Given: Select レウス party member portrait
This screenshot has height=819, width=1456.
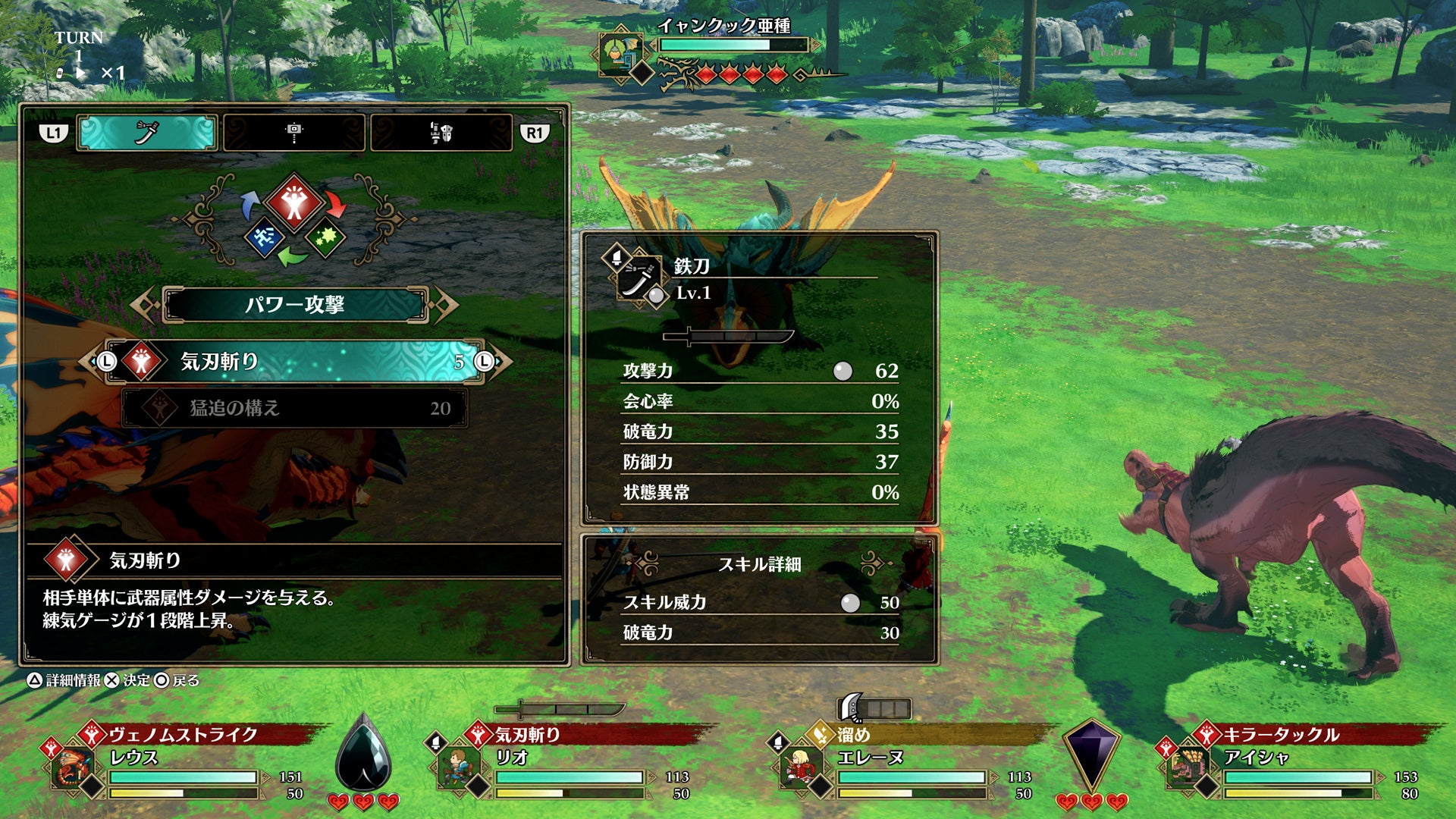Looking at the screenshot, I should 73,767.
